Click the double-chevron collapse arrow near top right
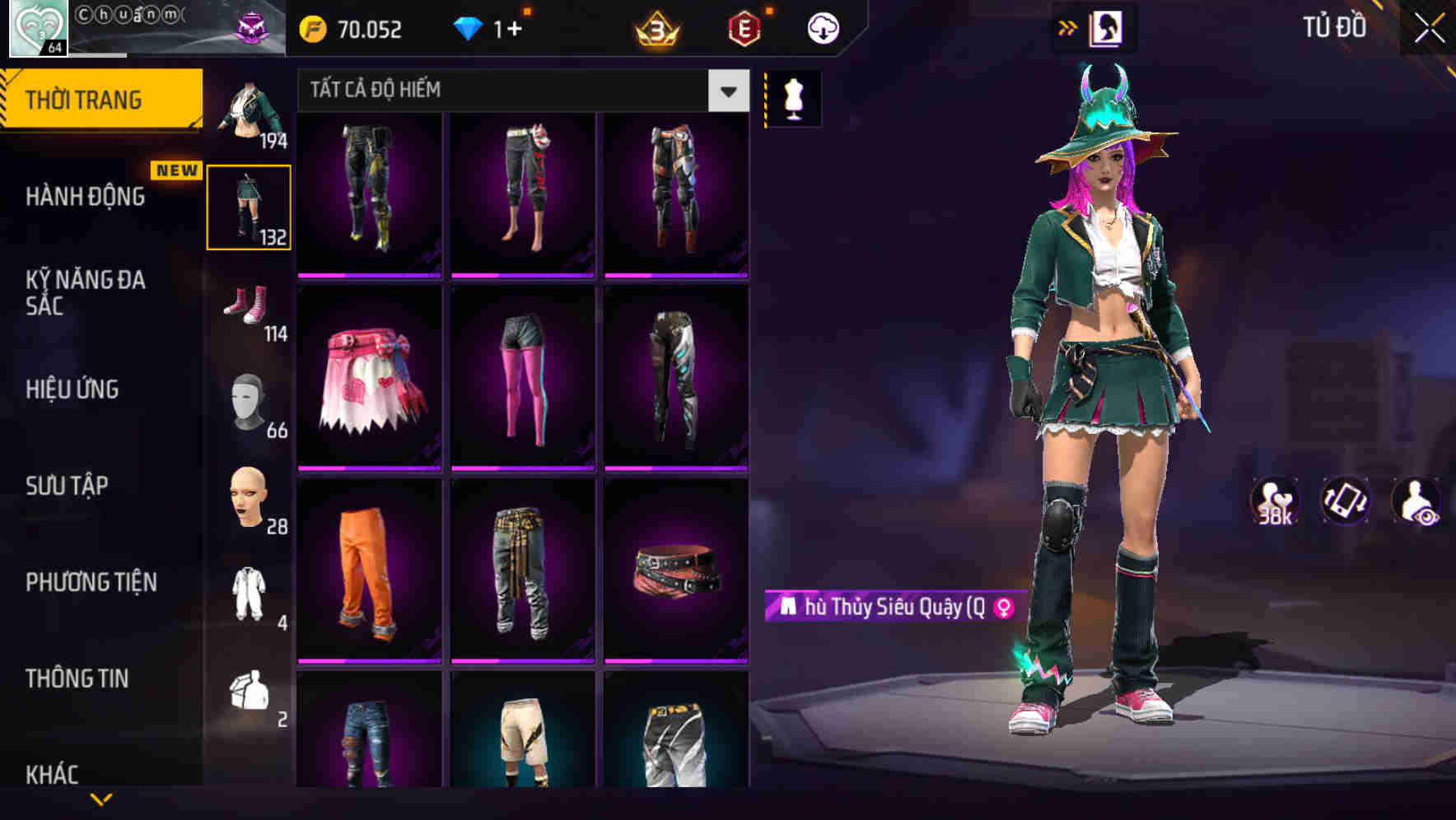The width and height of the screenshot is (1456, 820). tap(1068, 26)
